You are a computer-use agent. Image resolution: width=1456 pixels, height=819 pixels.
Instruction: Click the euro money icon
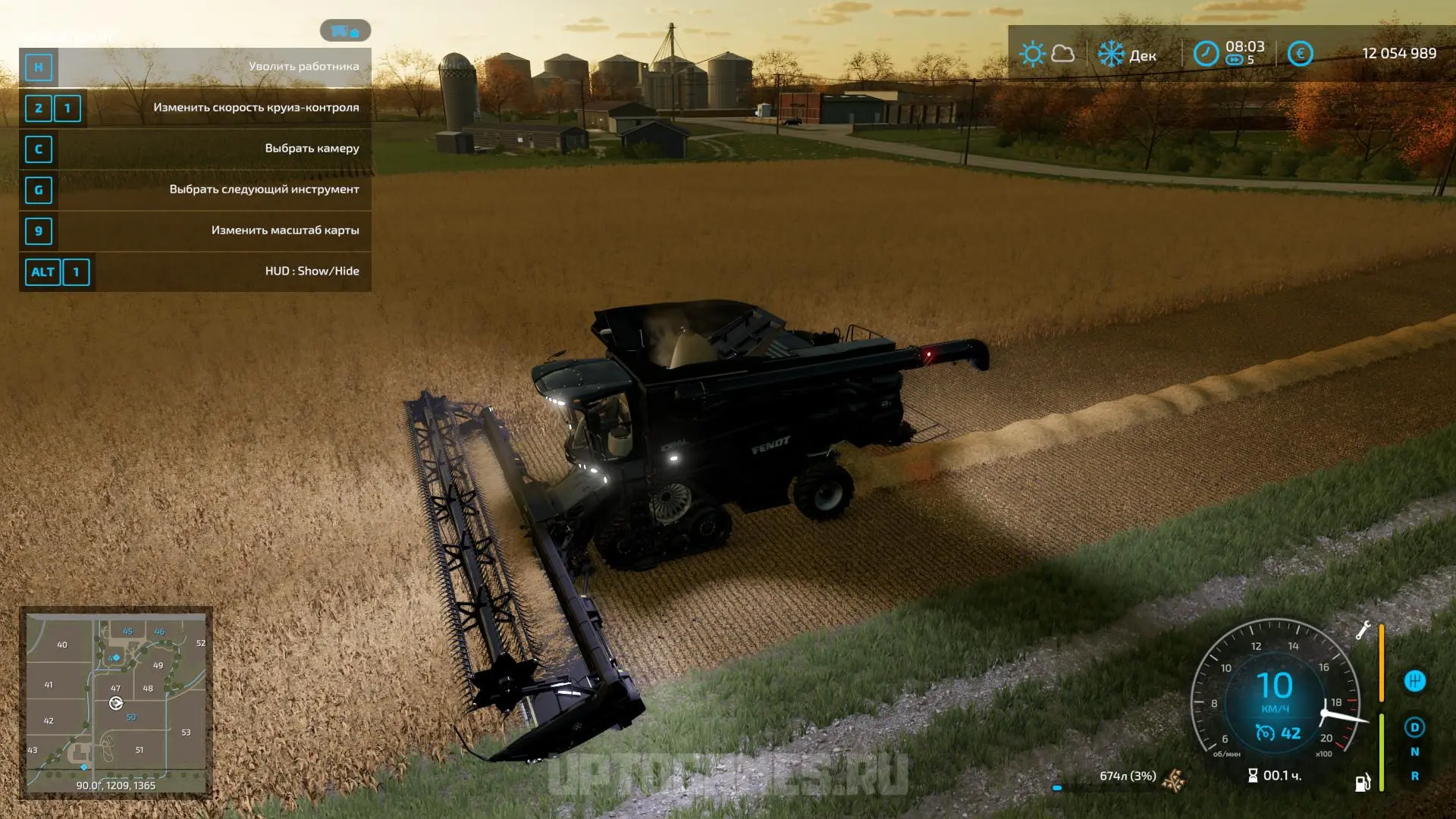[1300, 54]
